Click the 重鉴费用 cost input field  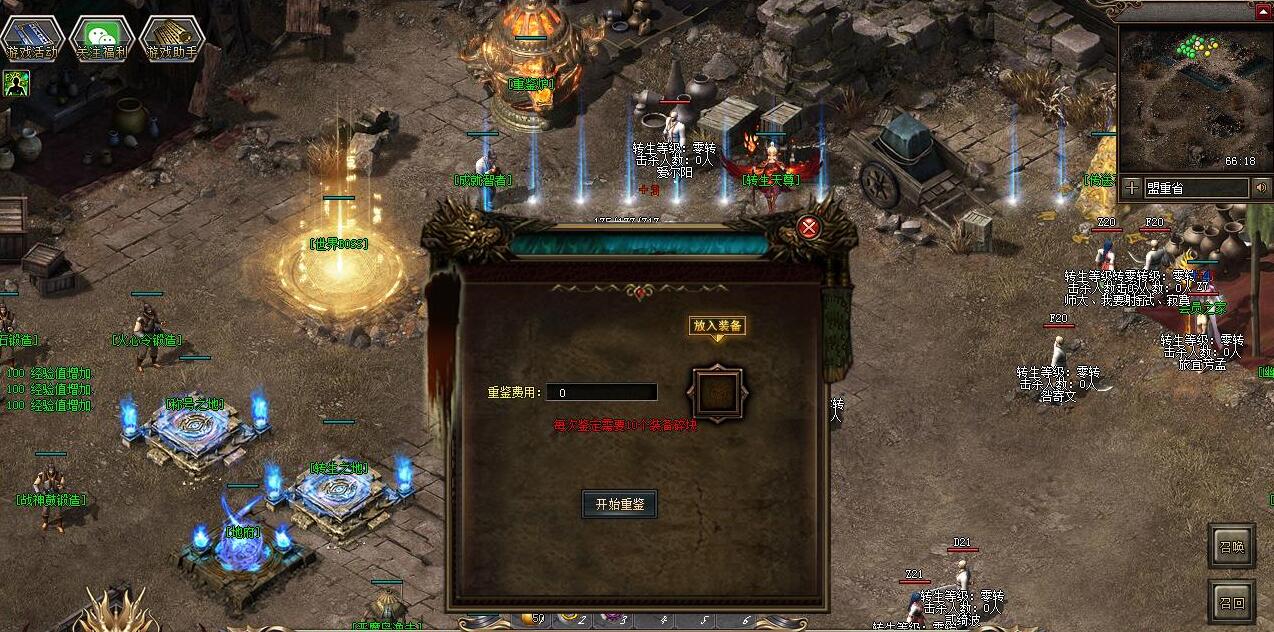pyautogui.click(x=601, y=393)
